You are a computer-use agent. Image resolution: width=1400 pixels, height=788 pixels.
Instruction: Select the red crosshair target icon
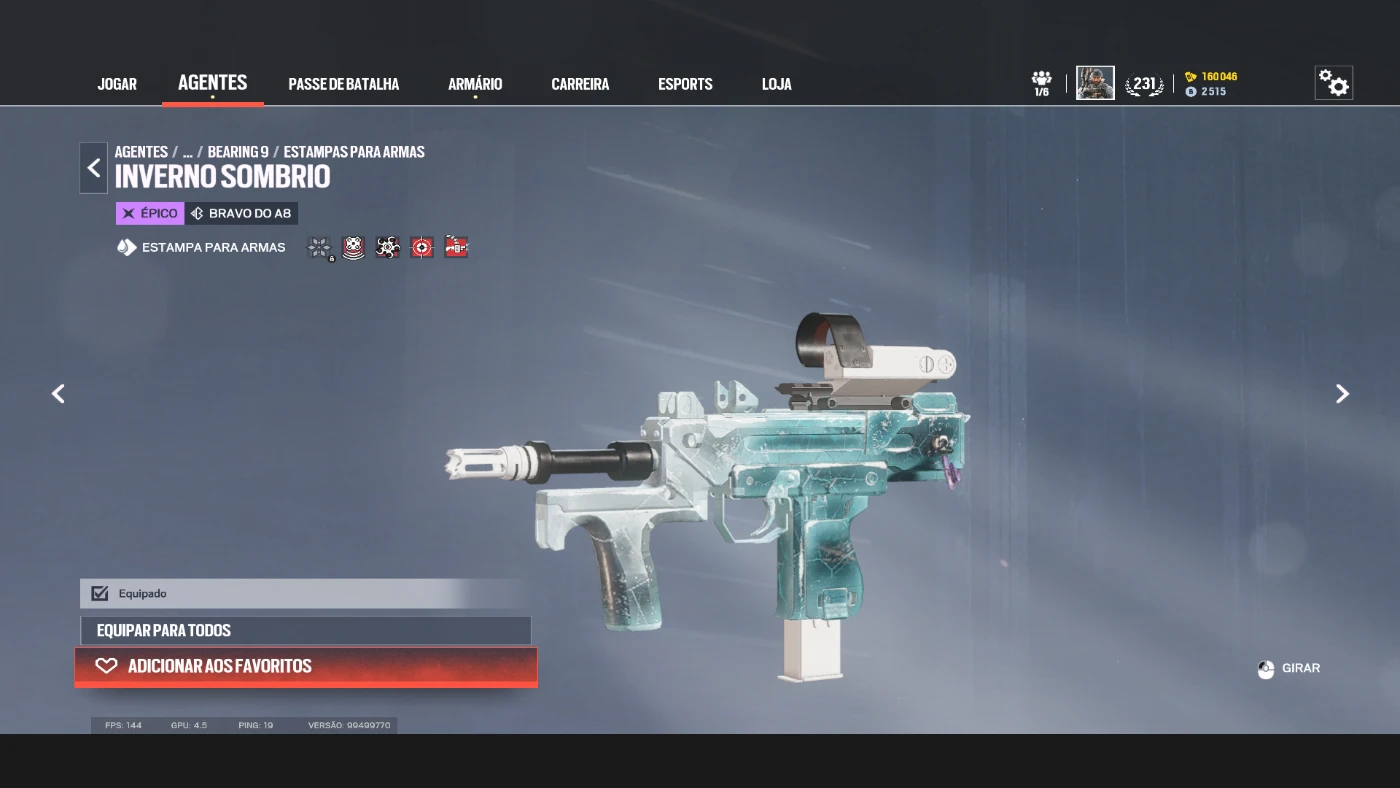pos(422,247)
